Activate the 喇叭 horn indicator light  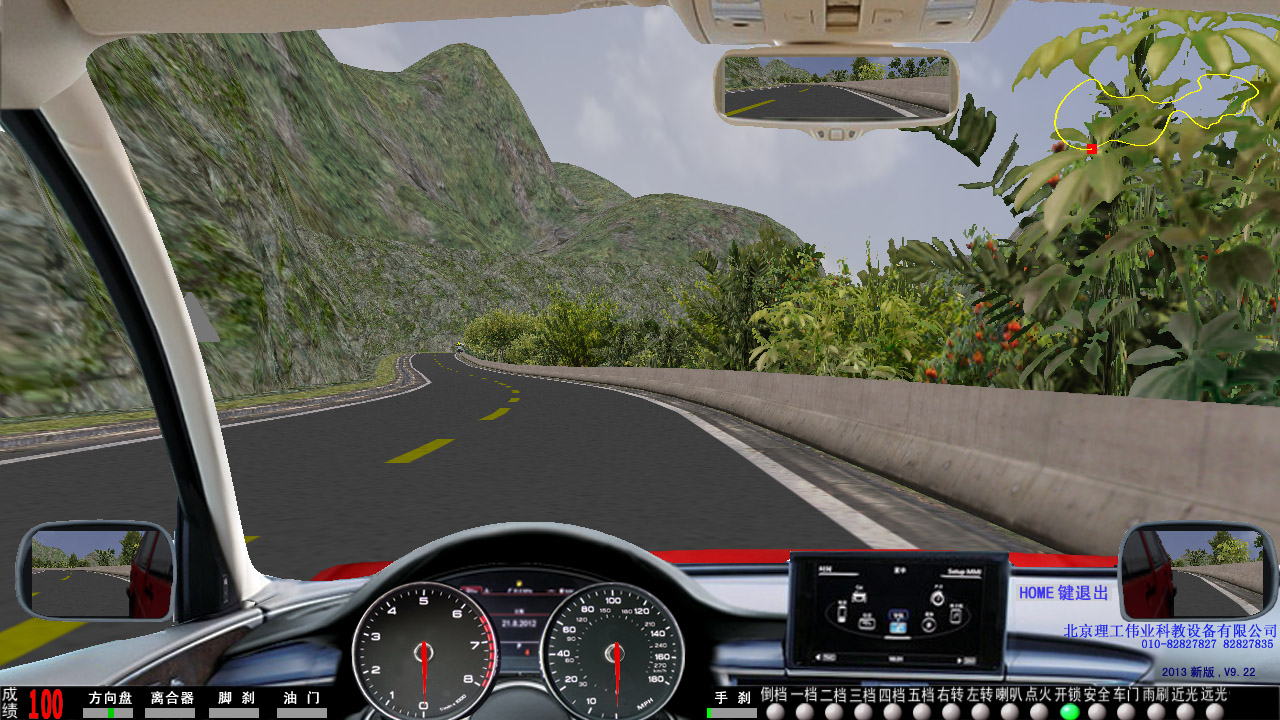tap(1011, 712)
